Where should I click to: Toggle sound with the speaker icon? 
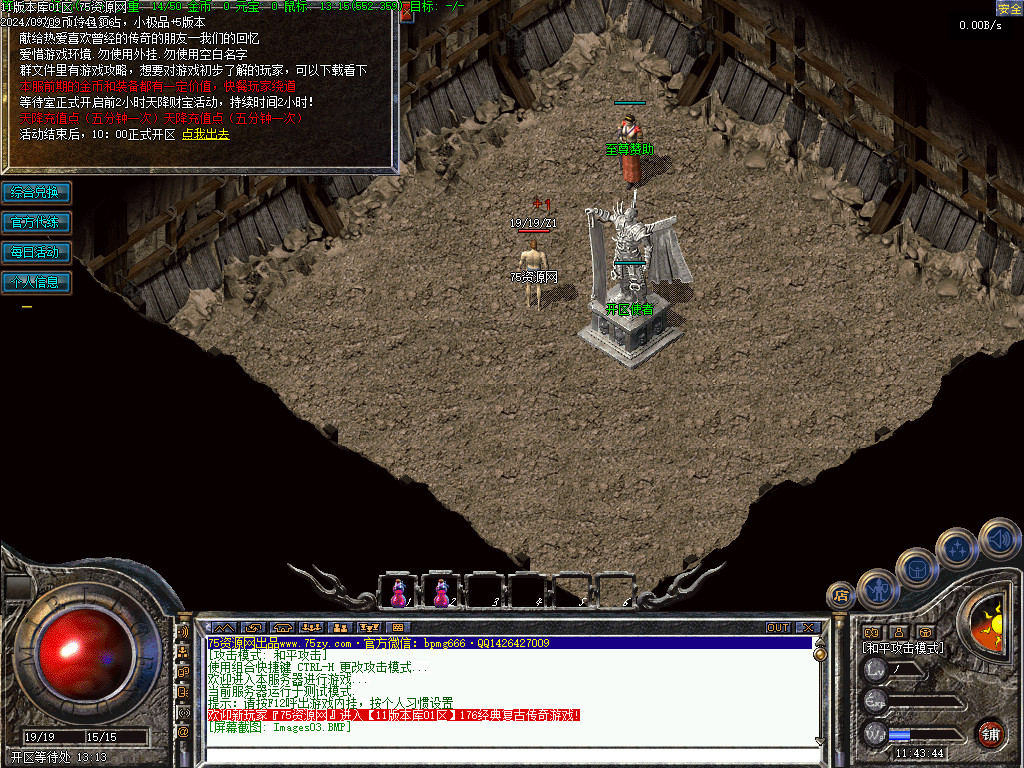click(x=999, y=538)
